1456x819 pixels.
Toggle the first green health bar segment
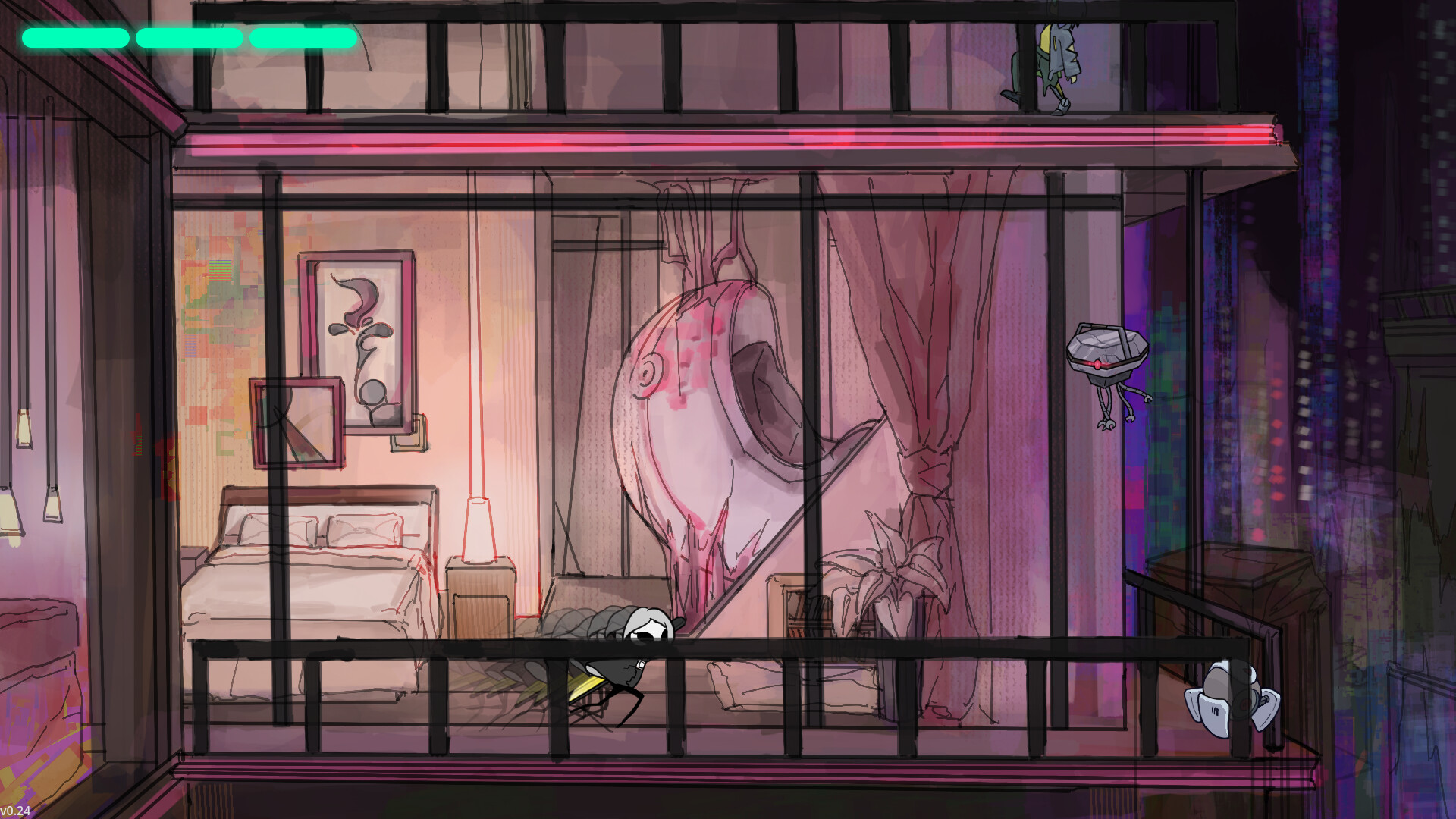(x=76, y=36)
